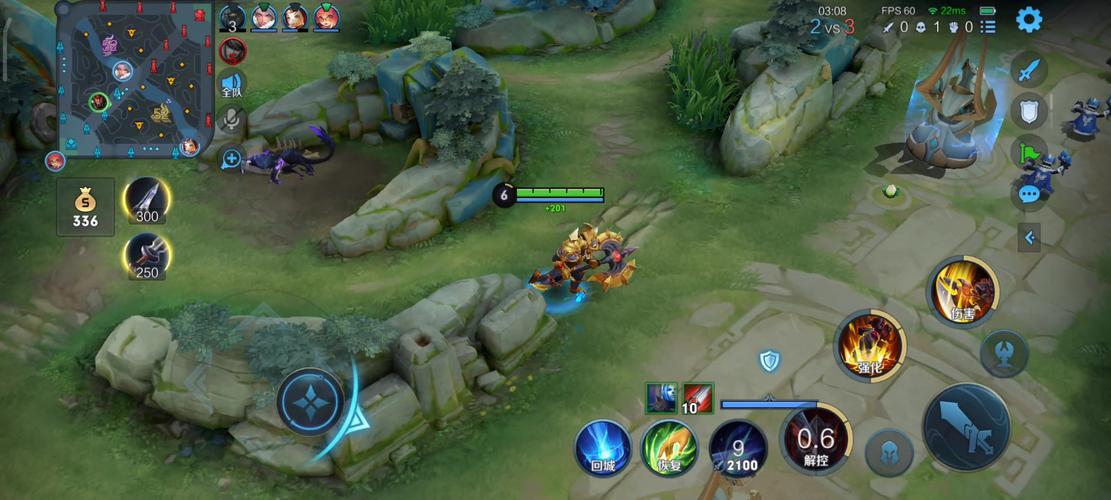Use the 解控 skill

point(815,440)
